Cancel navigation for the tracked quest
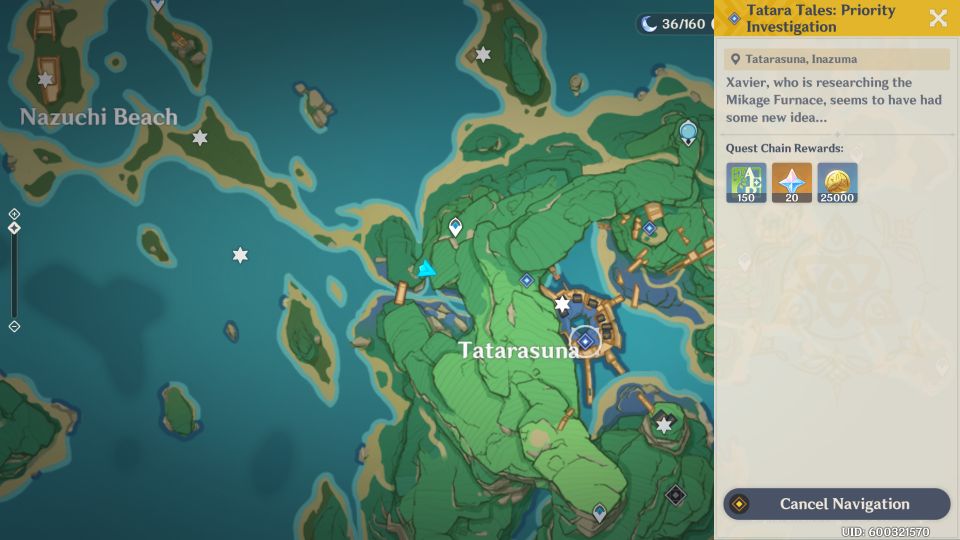This screenshot has height=540, width=960. point(836,504)
